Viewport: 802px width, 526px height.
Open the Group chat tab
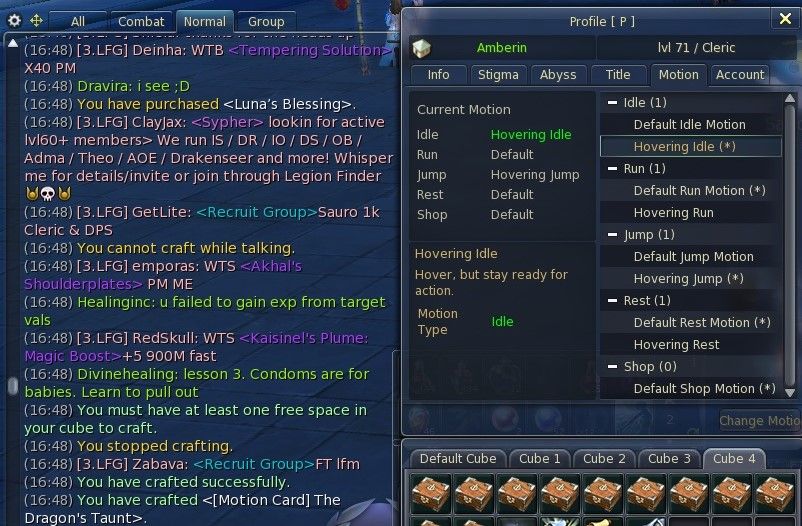pyautogui.click(x=266, y=21)
